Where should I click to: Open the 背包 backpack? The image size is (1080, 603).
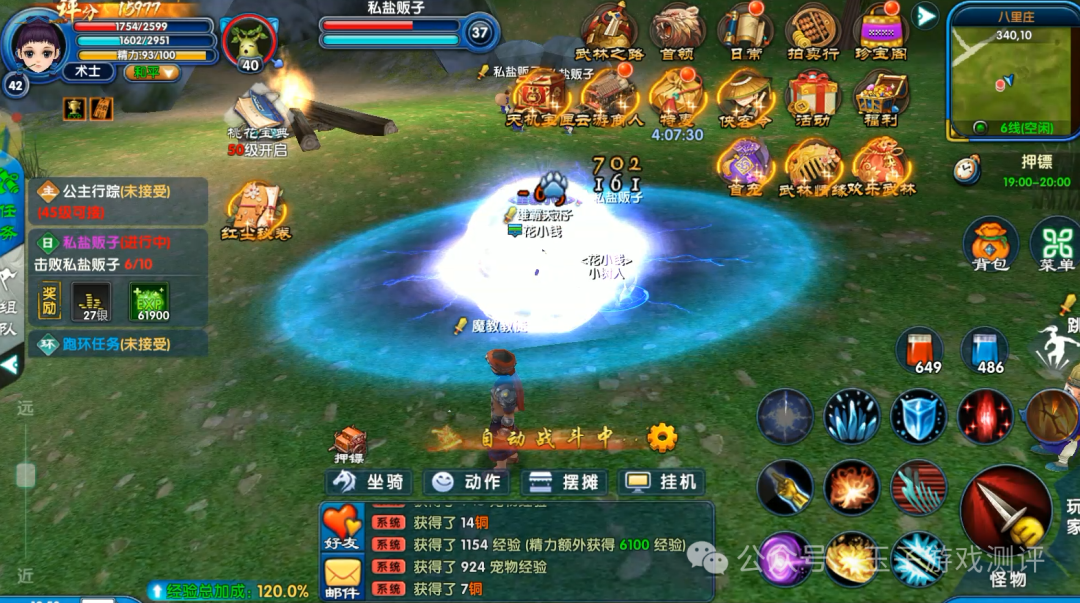tap(990, 245)
